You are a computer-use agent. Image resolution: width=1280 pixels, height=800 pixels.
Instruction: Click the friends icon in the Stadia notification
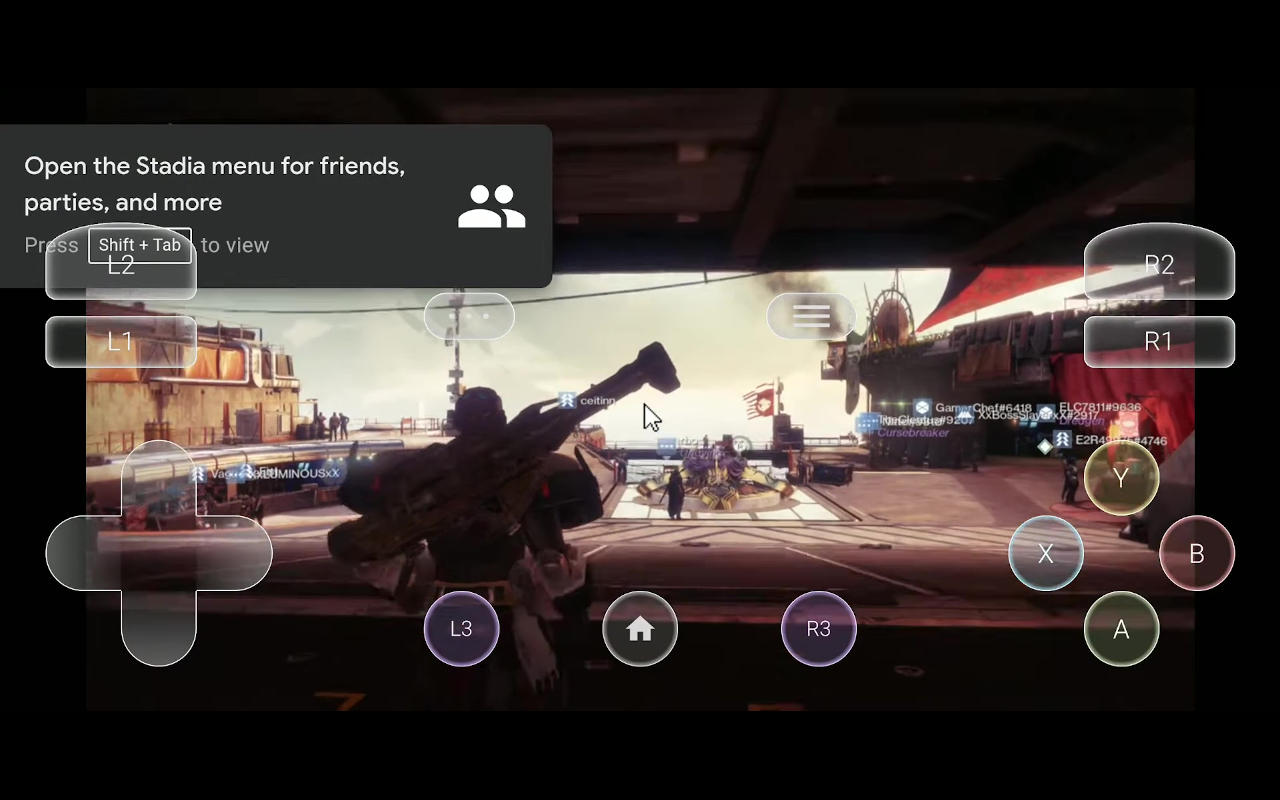click(491, 206)
